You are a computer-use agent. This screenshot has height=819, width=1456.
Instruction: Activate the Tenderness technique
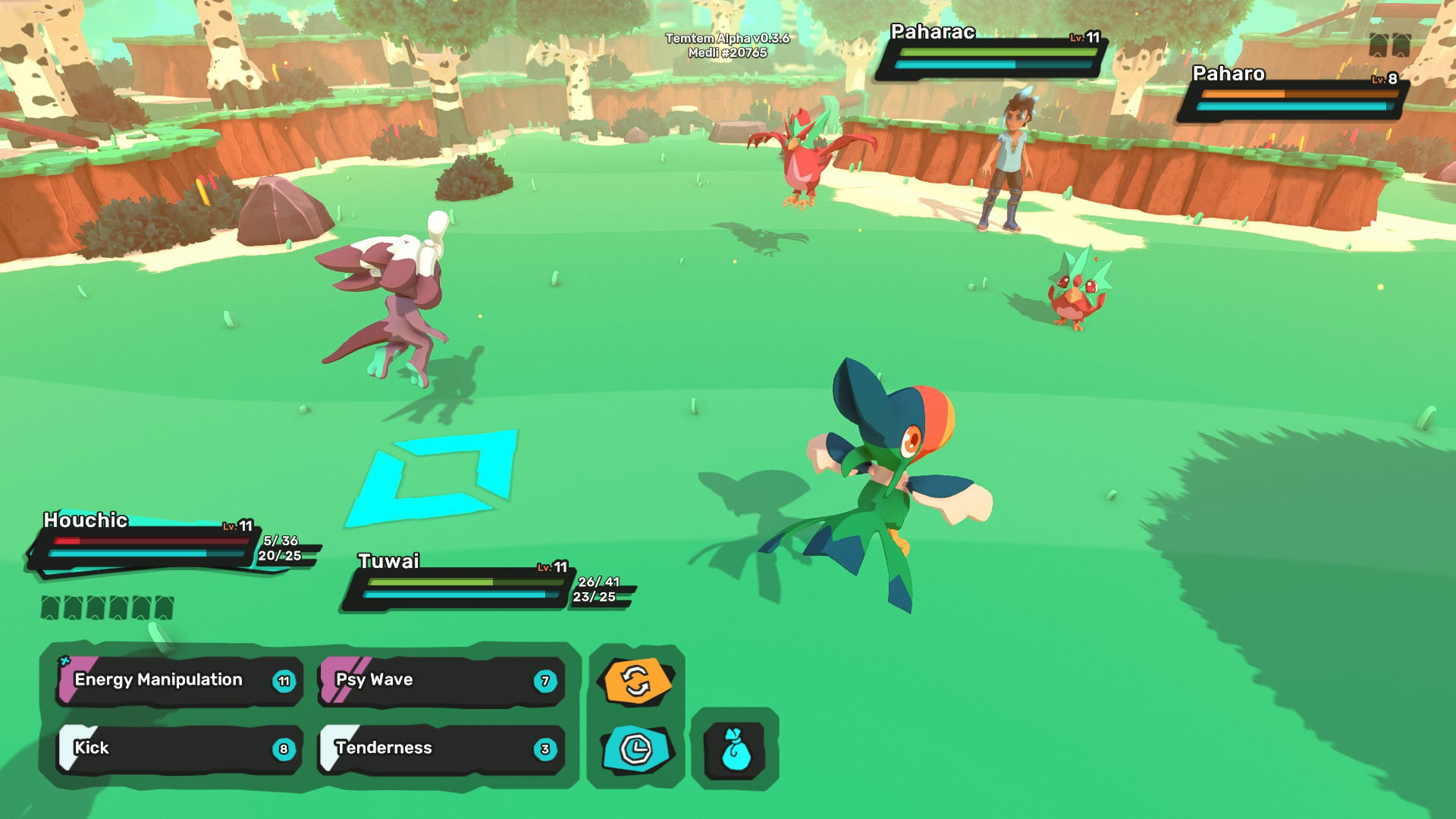[x=441, y=748]
